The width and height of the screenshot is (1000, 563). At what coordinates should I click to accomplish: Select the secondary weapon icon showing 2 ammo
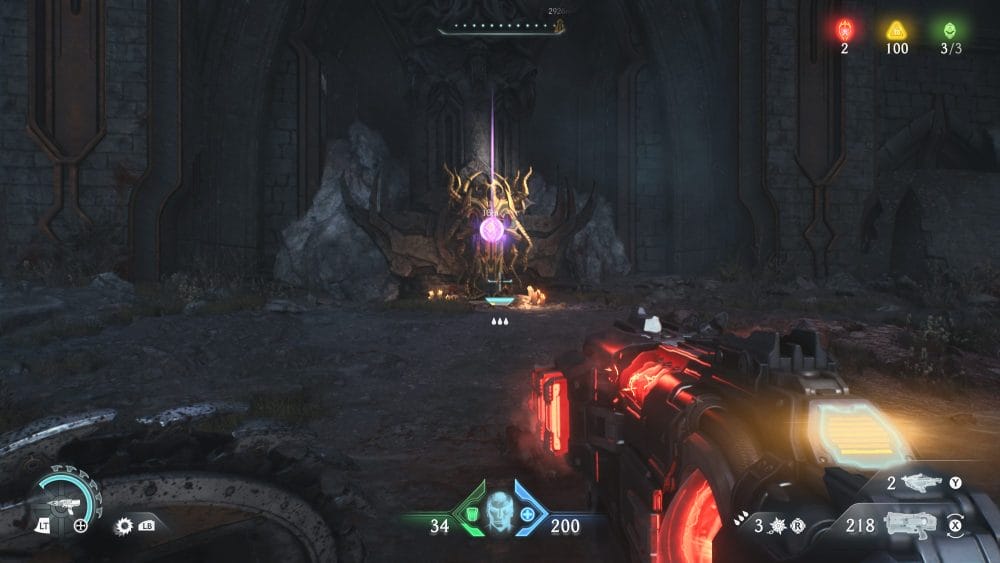(x=922, y=484)
